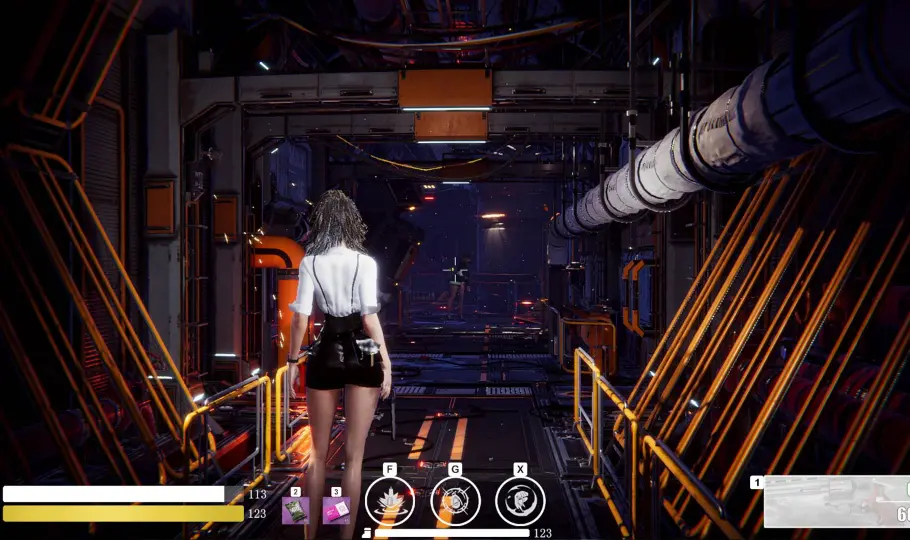Trigger the thorned shield ability icon
The height and width of the screenshot is (540, 910).
point(455,500)
